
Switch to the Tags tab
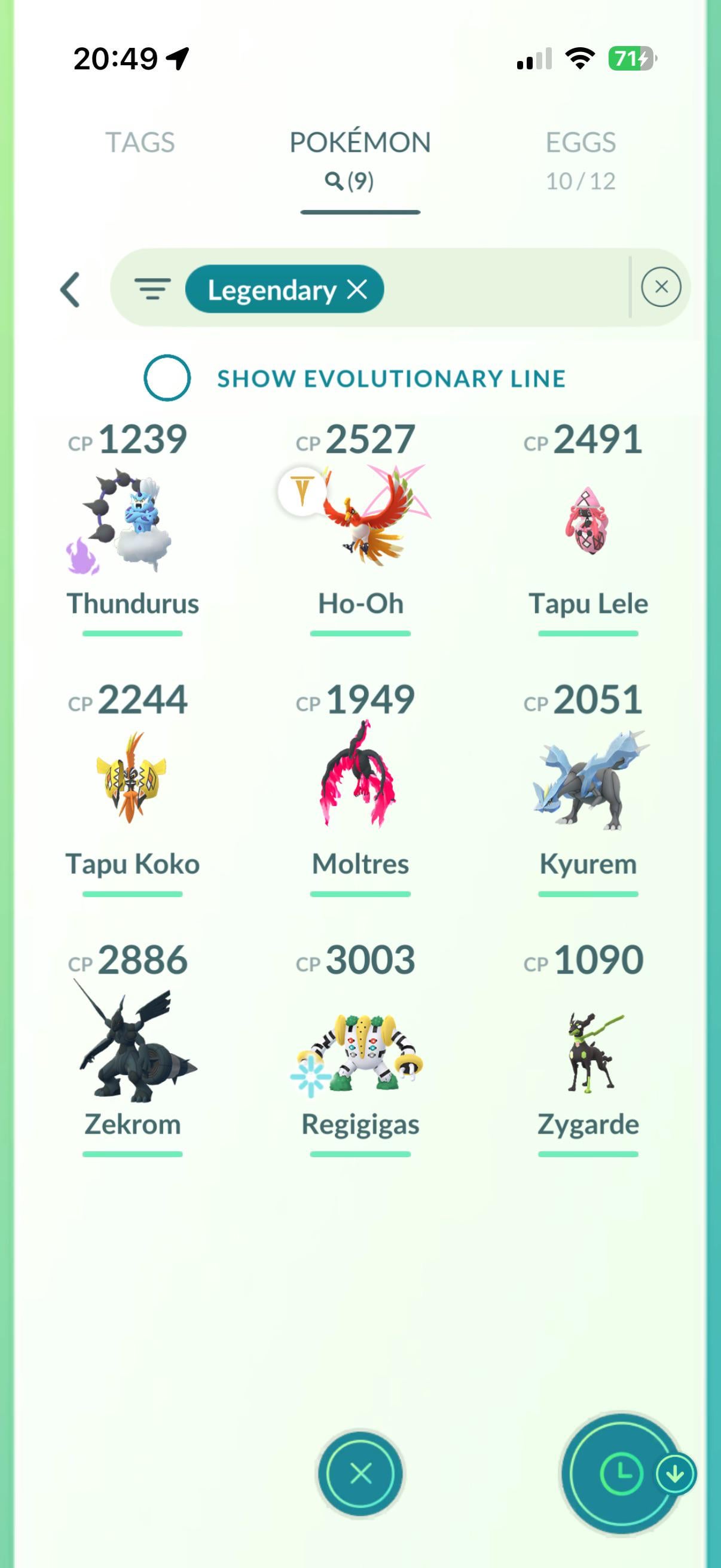pos(140,142)
